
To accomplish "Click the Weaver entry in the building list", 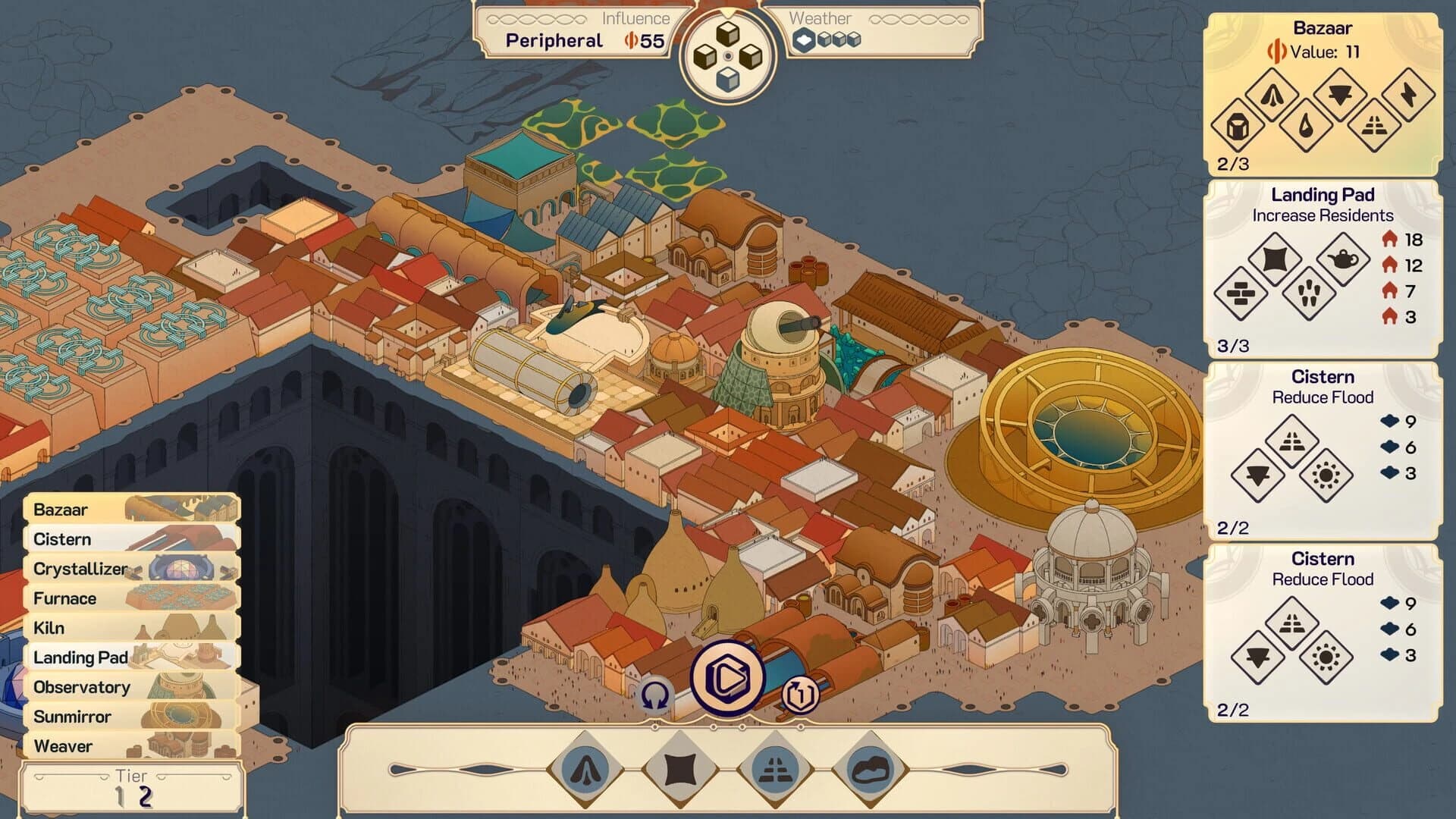I will (x=64, y=745).
